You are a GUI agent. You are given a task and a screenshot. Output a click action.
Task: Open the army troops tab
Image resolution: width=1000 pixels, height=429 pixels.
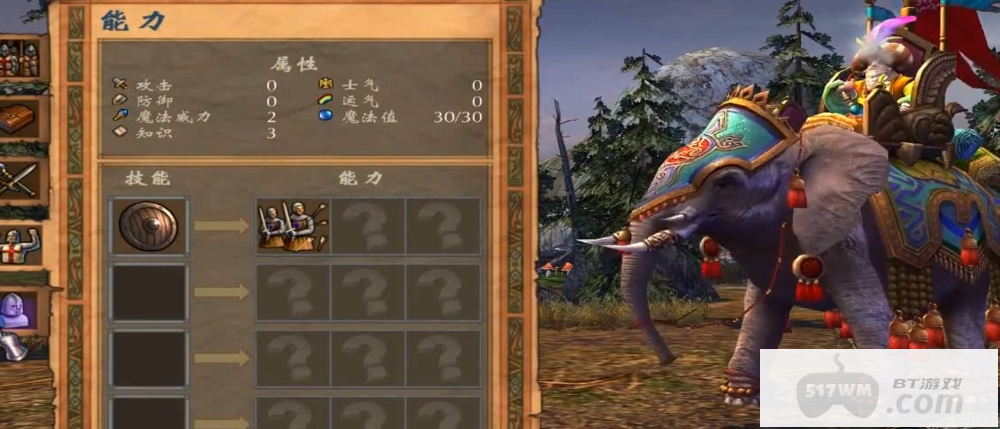20,59
